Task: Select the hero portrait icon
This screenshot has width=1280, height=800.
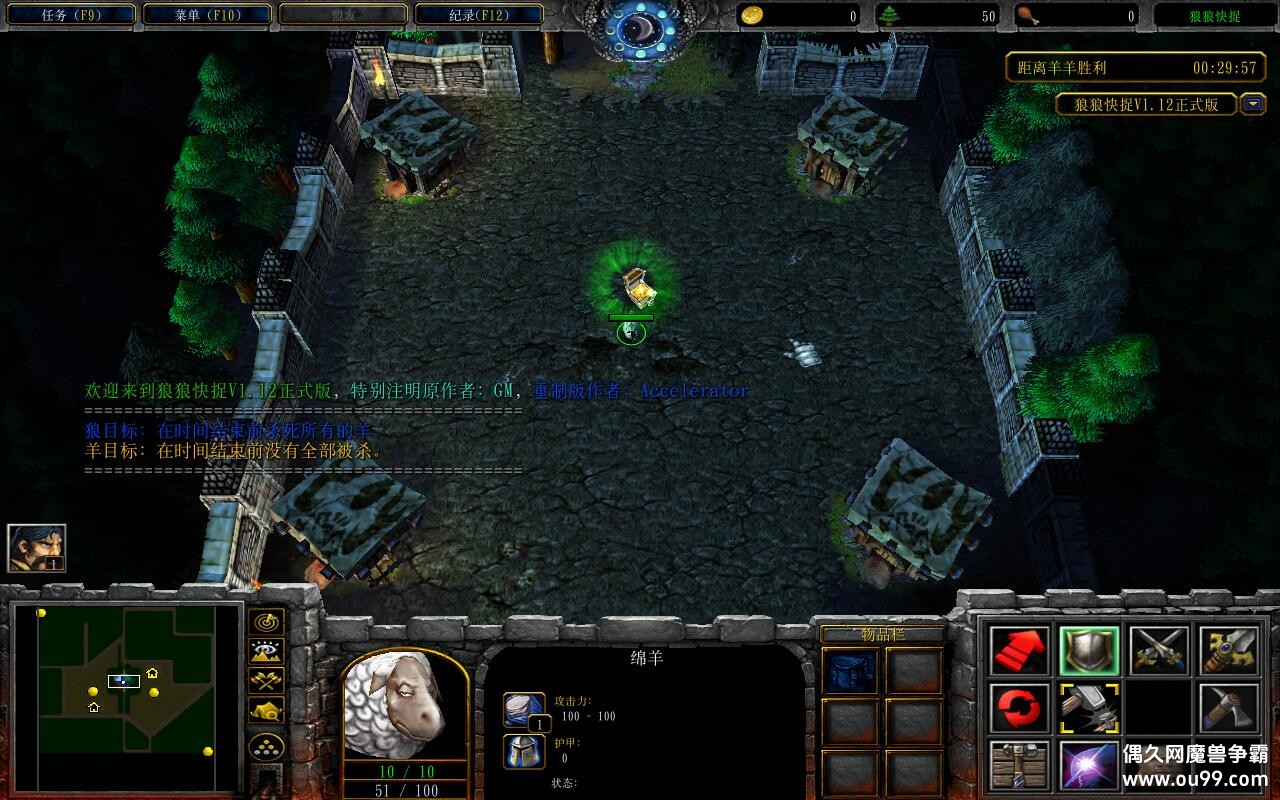Action: pyautogui.click(x=37, y=548)
